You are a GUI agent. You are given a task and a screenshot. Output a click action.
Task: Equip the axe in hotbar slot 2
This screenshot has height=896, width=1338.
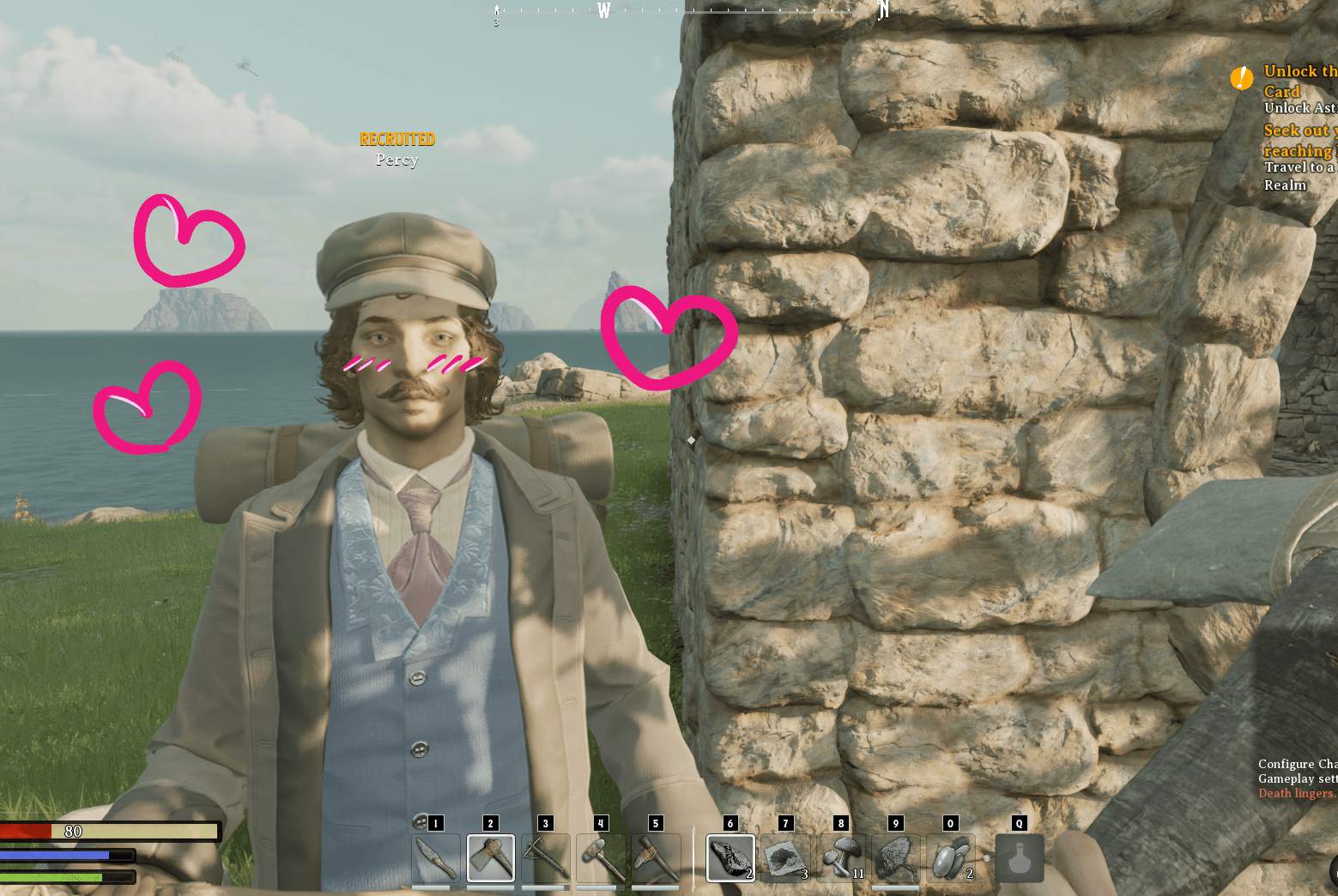point(491,857)
